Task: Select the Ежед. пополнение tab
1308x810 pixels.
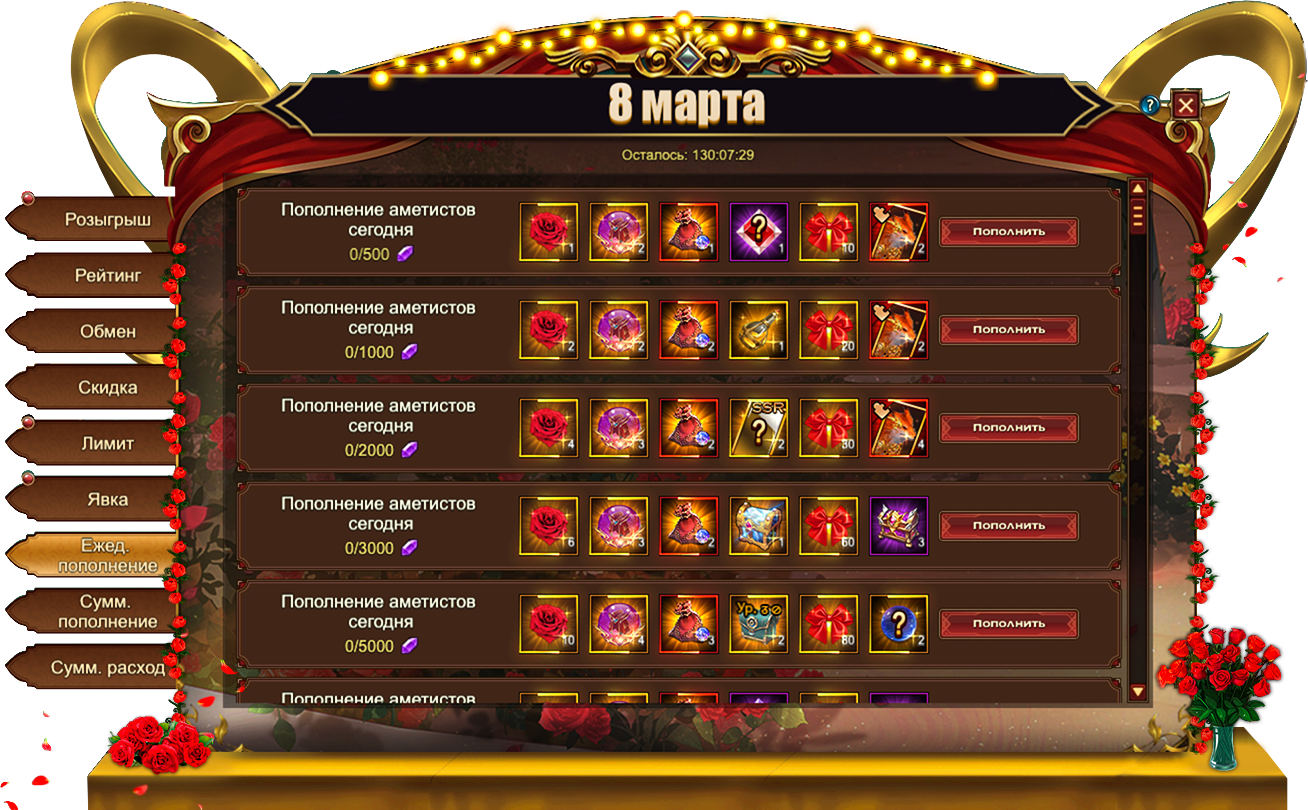Action: [107, 556]
